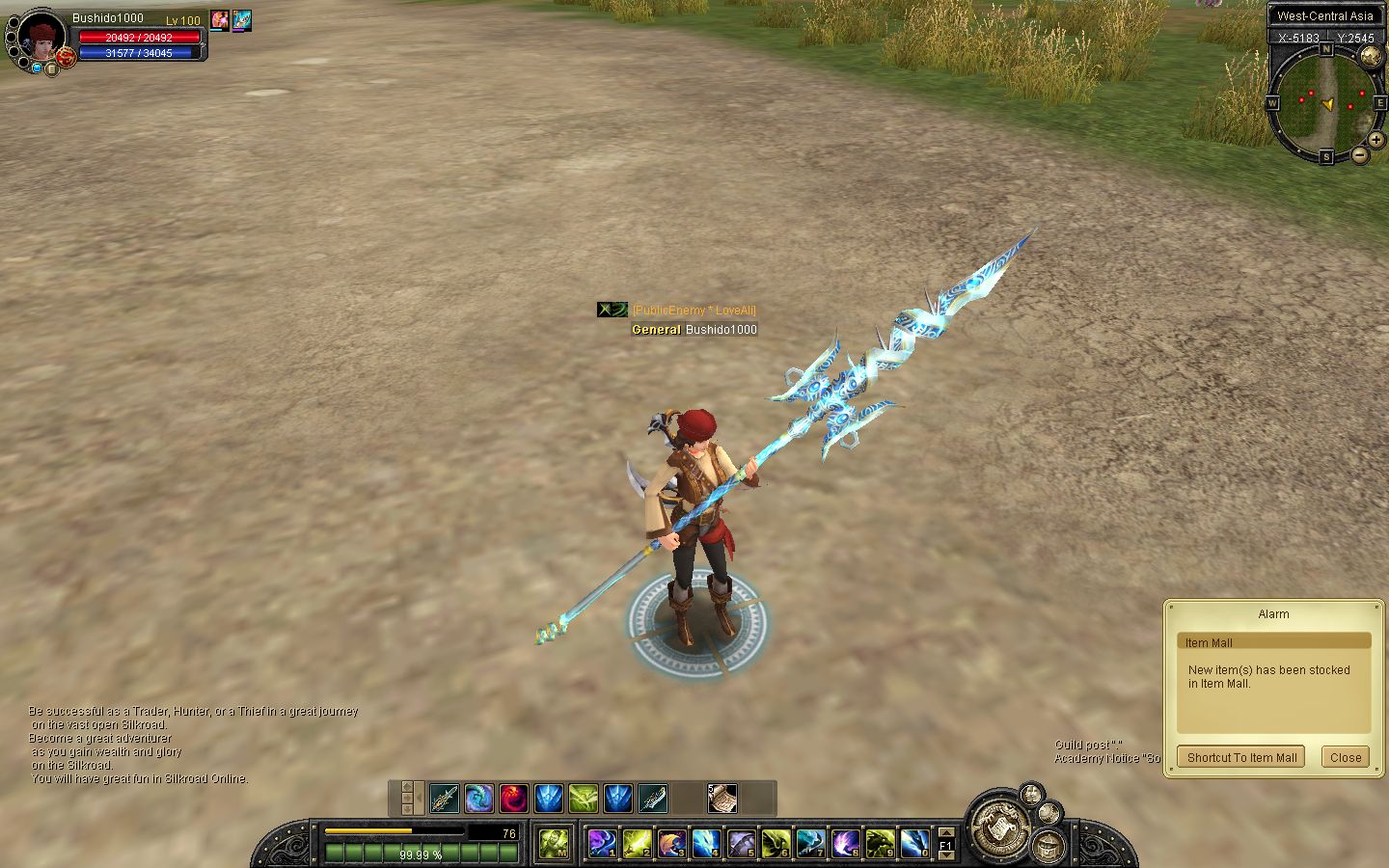Open the Shortcut To Item Mall
1389x868 pixels.
tap(1241, 757)
